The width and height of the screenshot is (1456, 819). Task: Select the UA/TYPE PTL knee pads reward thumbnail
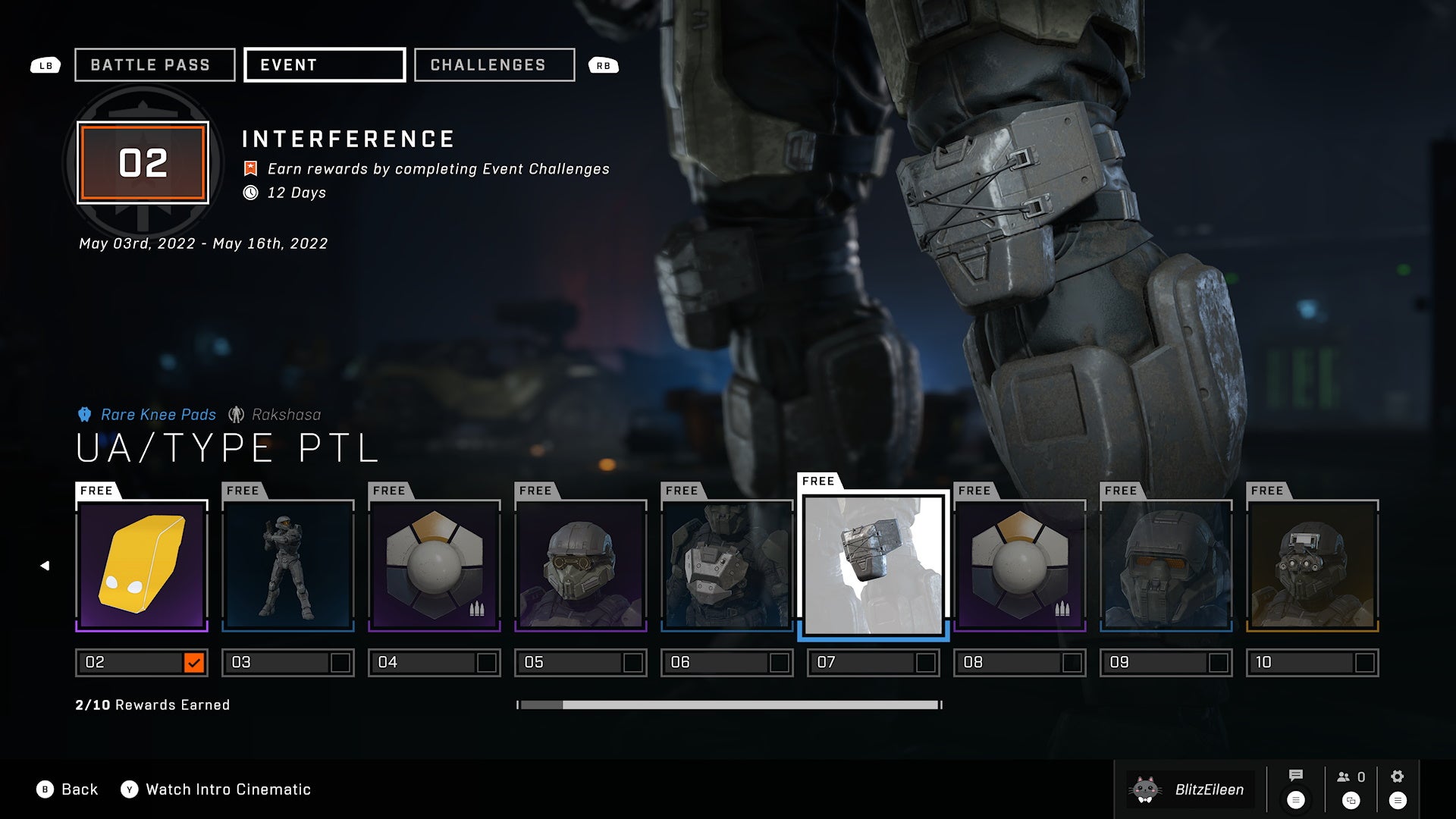tap(873, 564)
